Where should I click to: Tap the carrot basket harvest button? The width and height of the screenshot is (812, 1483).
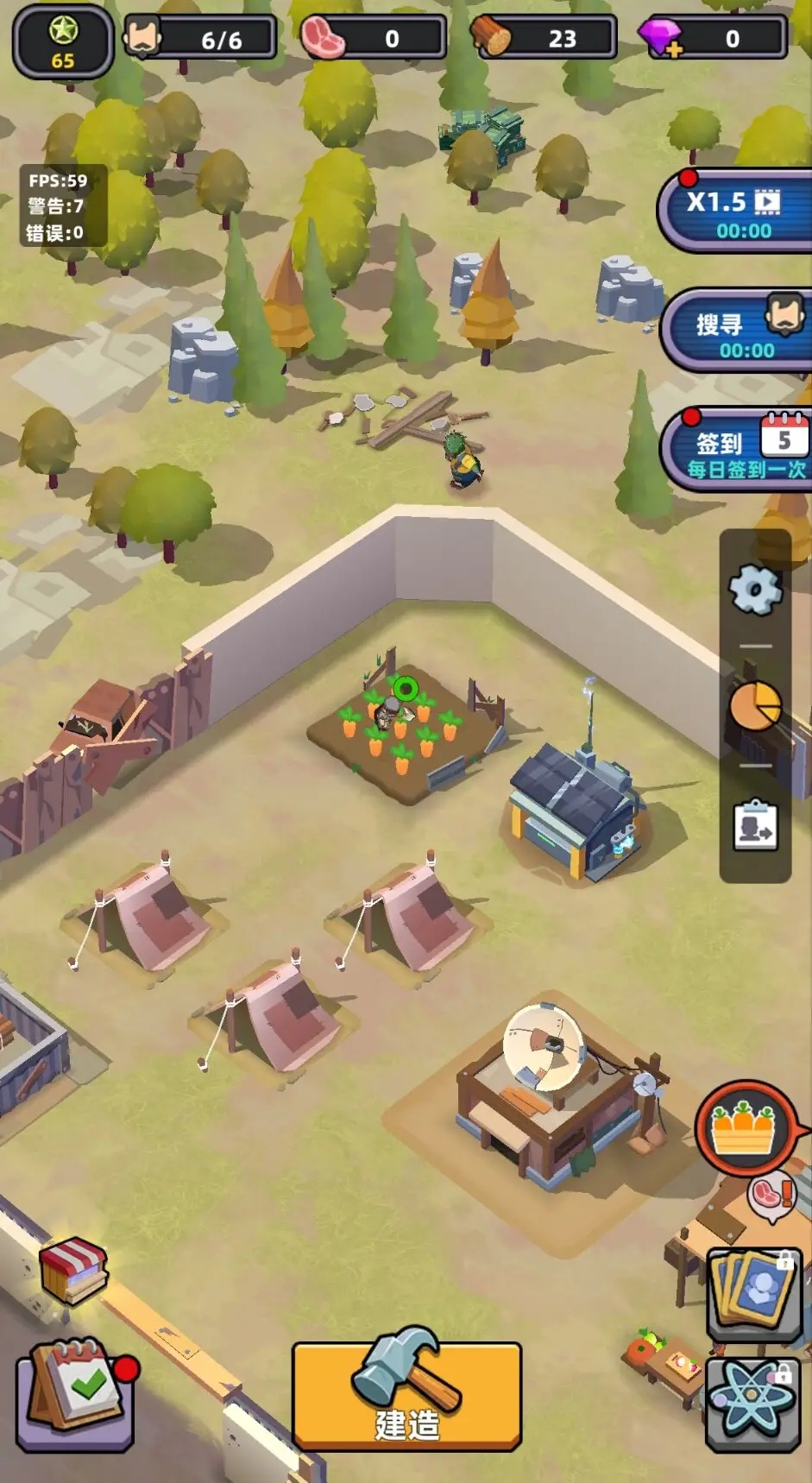point(743,1128)
